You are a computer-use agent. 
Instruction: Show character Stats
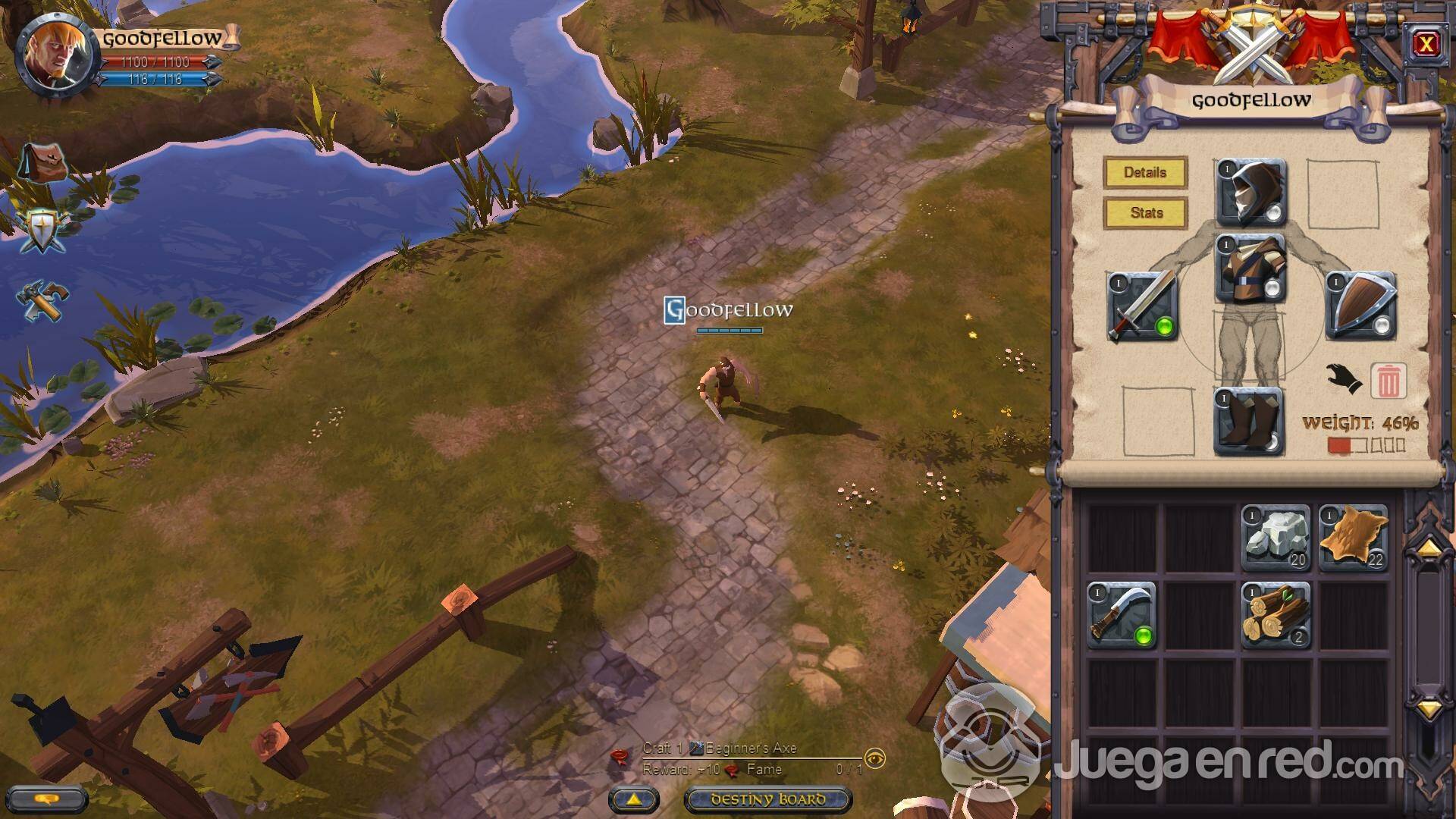pos(1145,213)
